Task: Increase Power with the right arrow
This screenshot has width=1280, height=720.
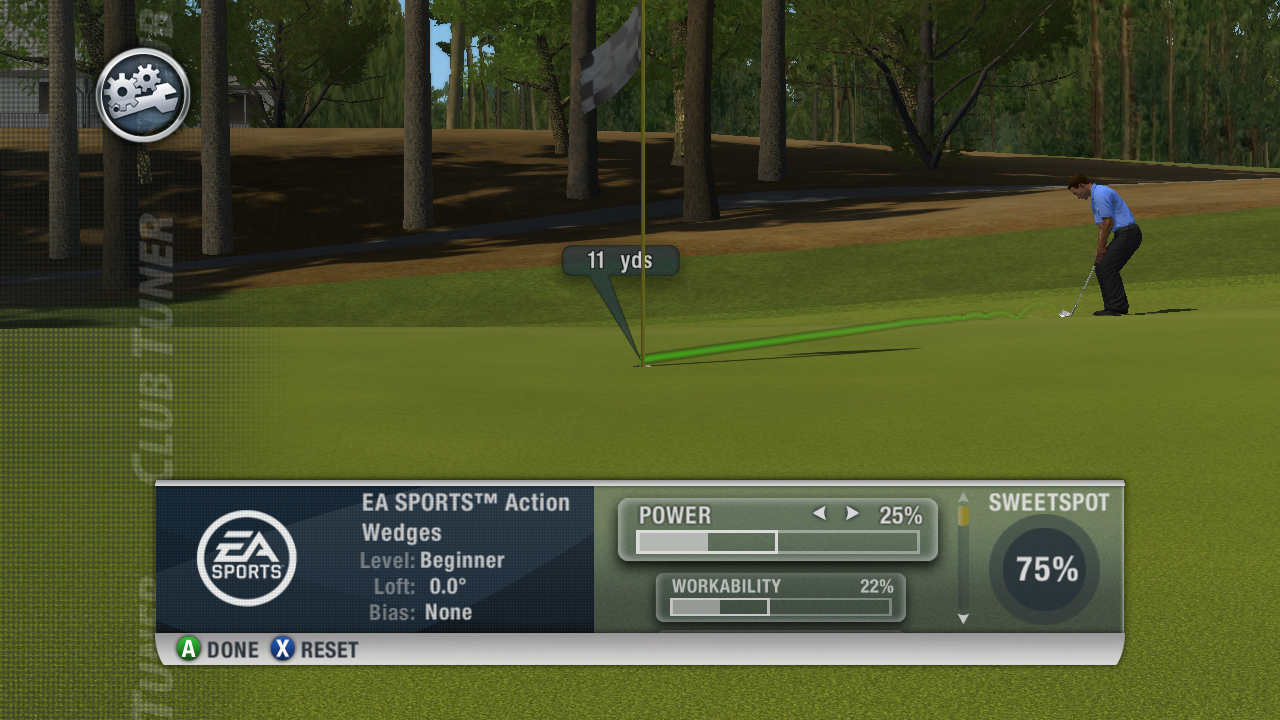Action: point(852,514)
